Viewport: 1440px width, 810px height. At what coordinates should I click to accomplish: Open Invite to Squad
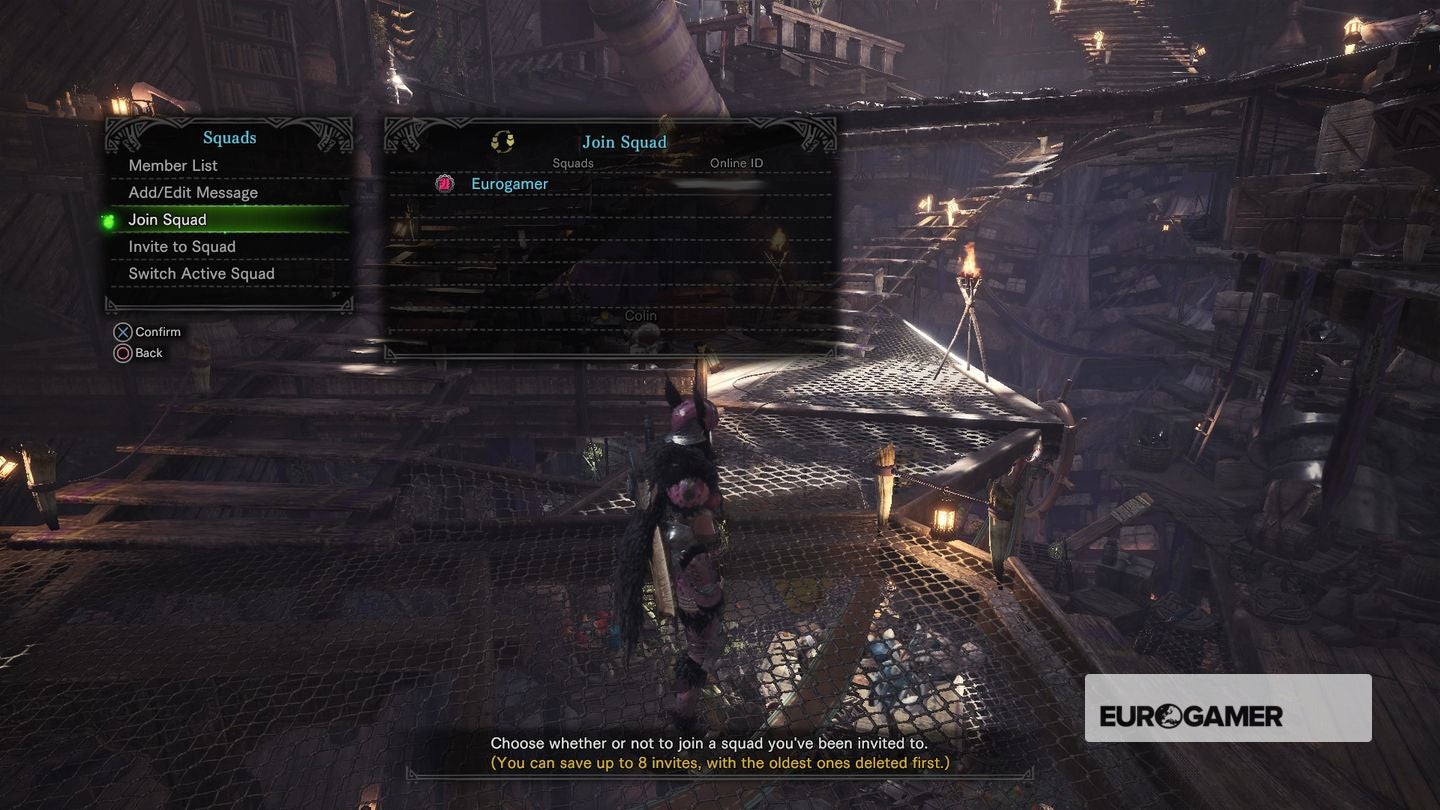coord(182,247)
